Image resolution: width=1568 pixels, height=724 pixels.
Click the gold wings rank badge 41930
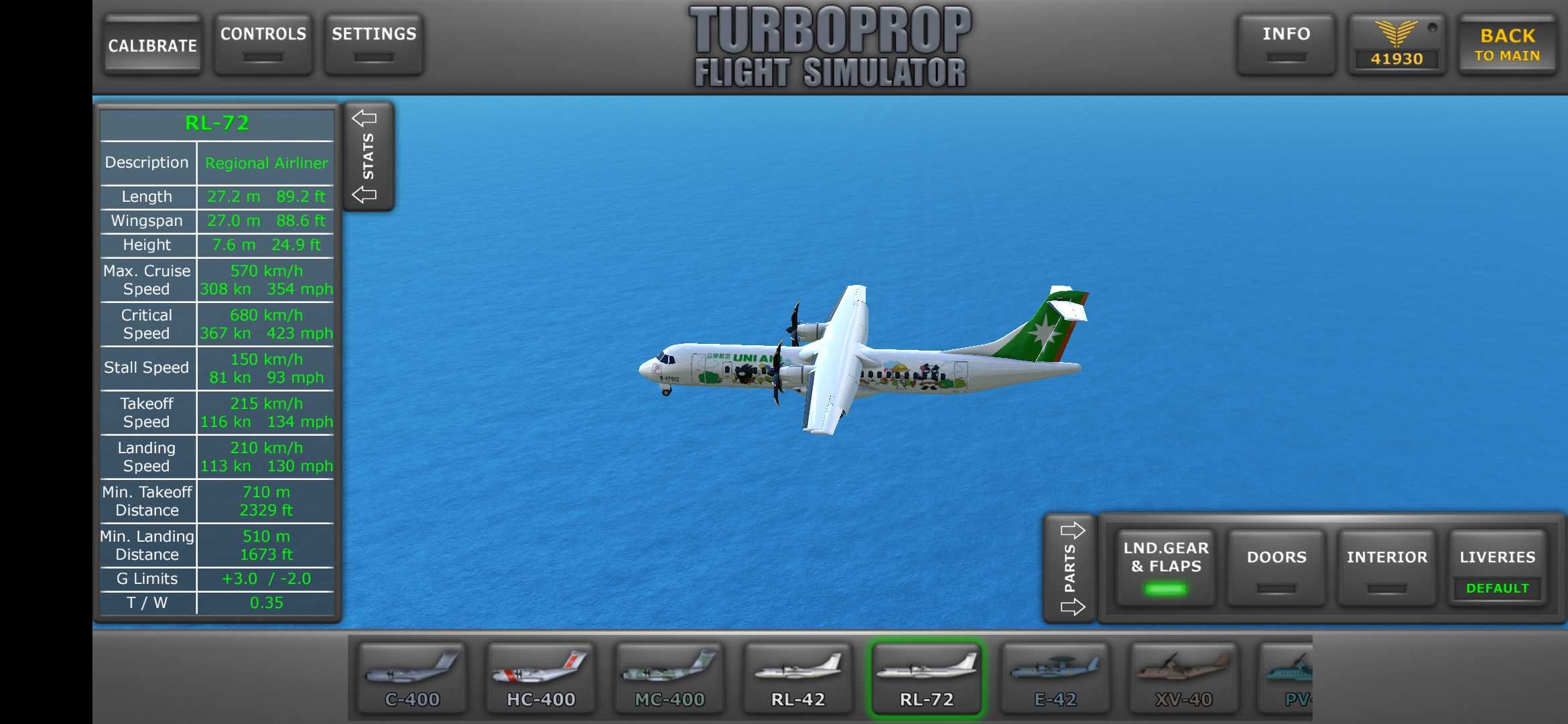point(1396,45)
